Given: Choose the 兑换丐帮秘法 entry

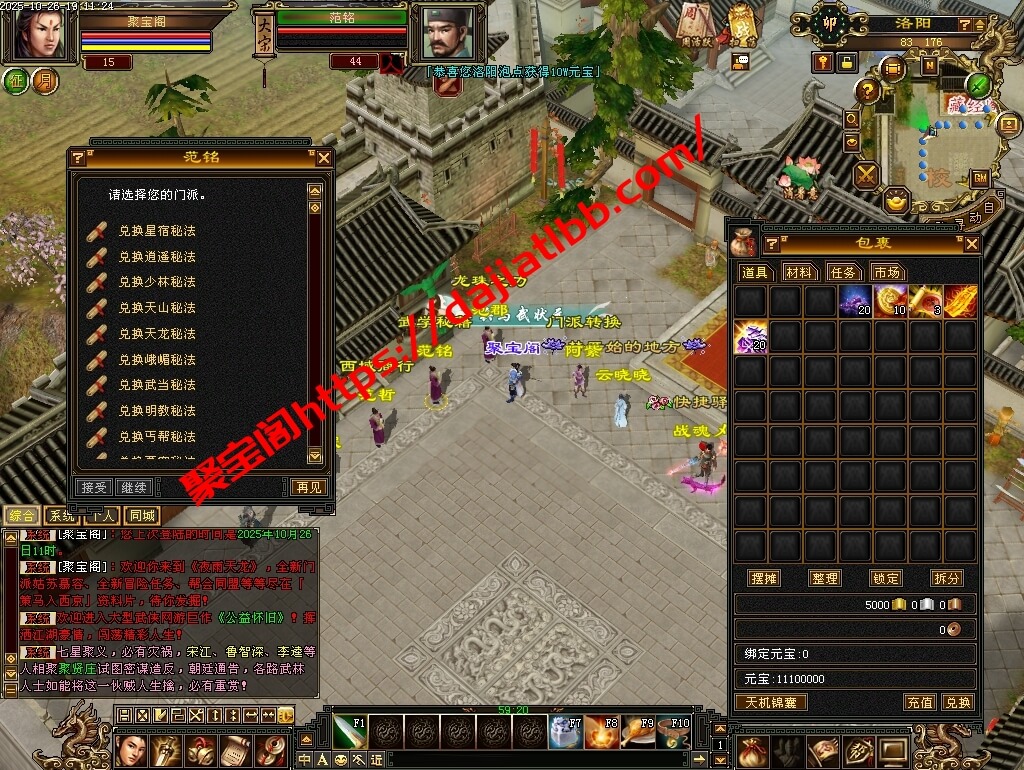Looking at the screenshot, I should [x=156, y=437].
